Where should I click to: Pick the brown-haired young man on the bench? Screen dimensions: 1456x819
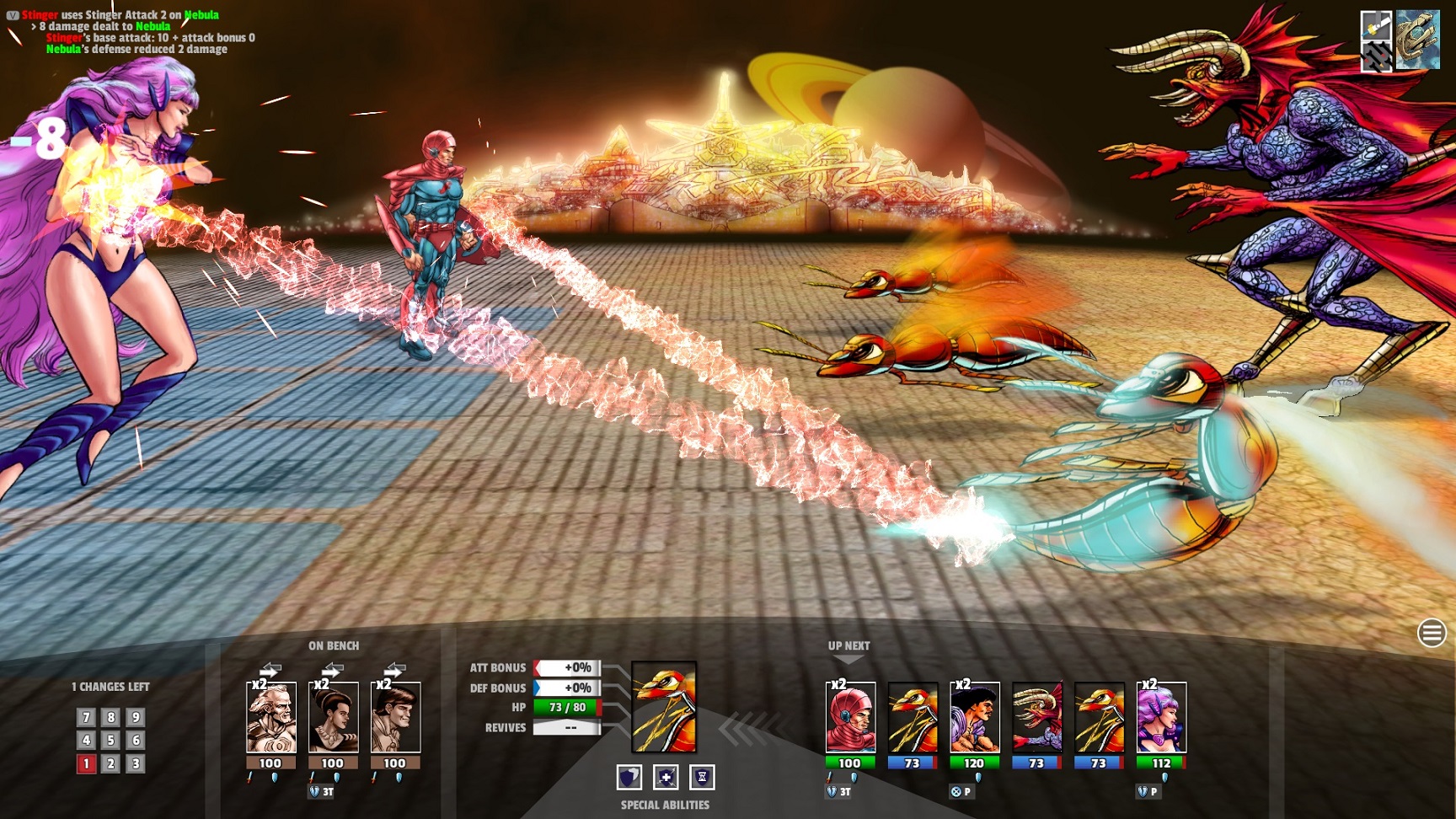tap(395, 718)
